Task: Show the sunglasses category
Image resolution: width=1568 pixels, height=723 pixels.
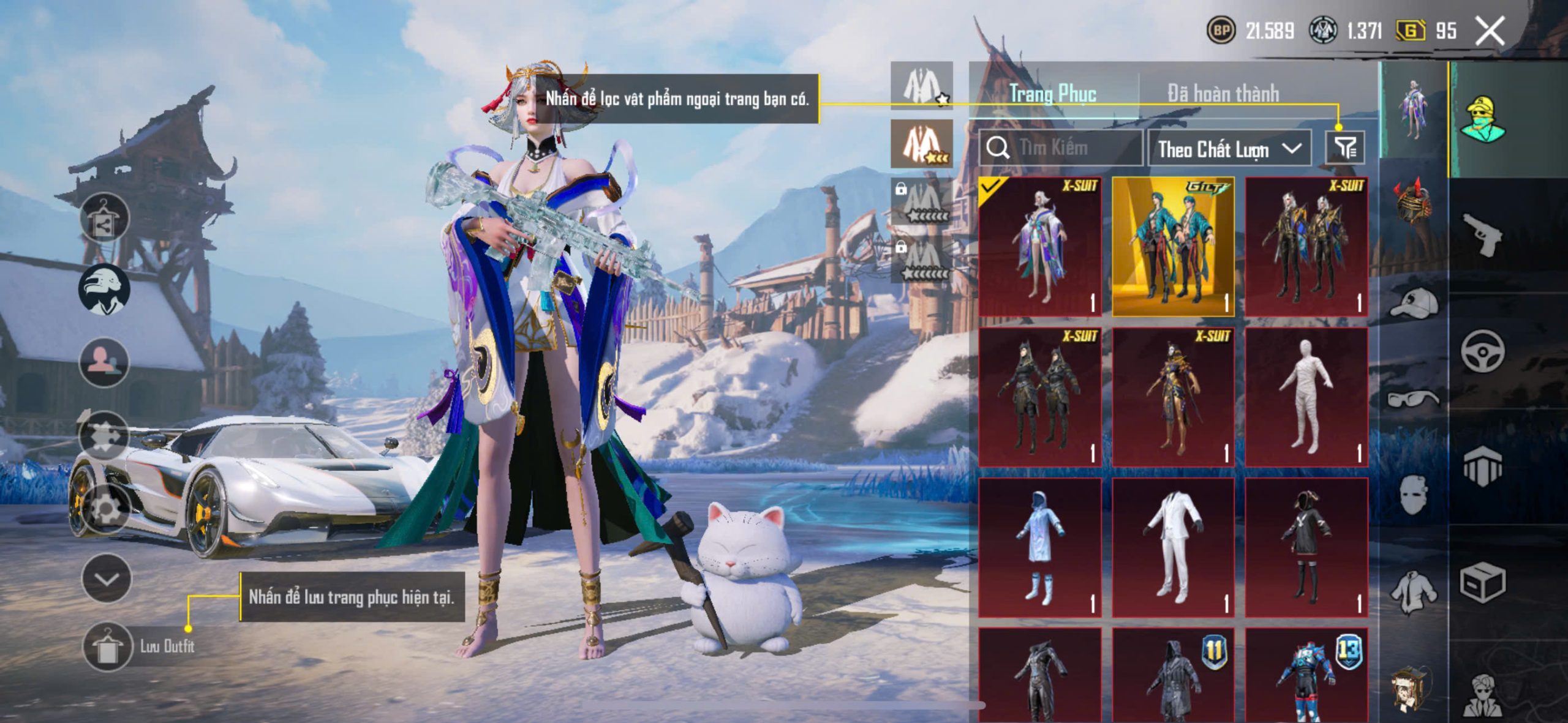Action: pos(1414,399)
